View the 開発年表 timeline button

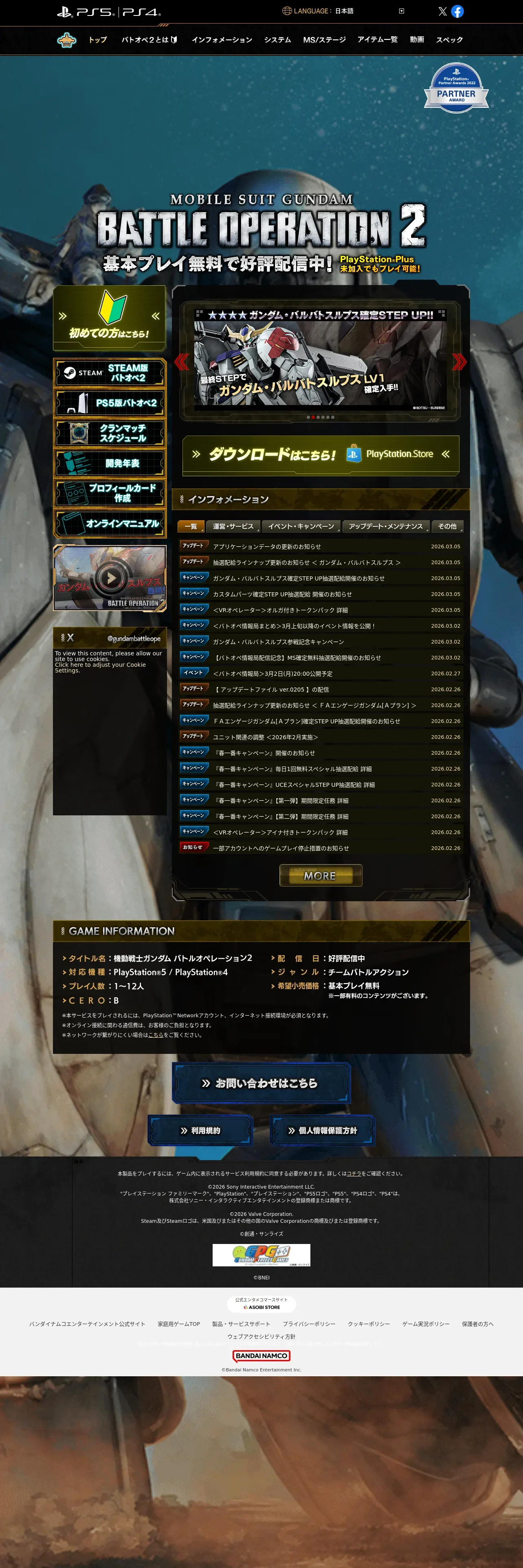click(x=110, y=463)
